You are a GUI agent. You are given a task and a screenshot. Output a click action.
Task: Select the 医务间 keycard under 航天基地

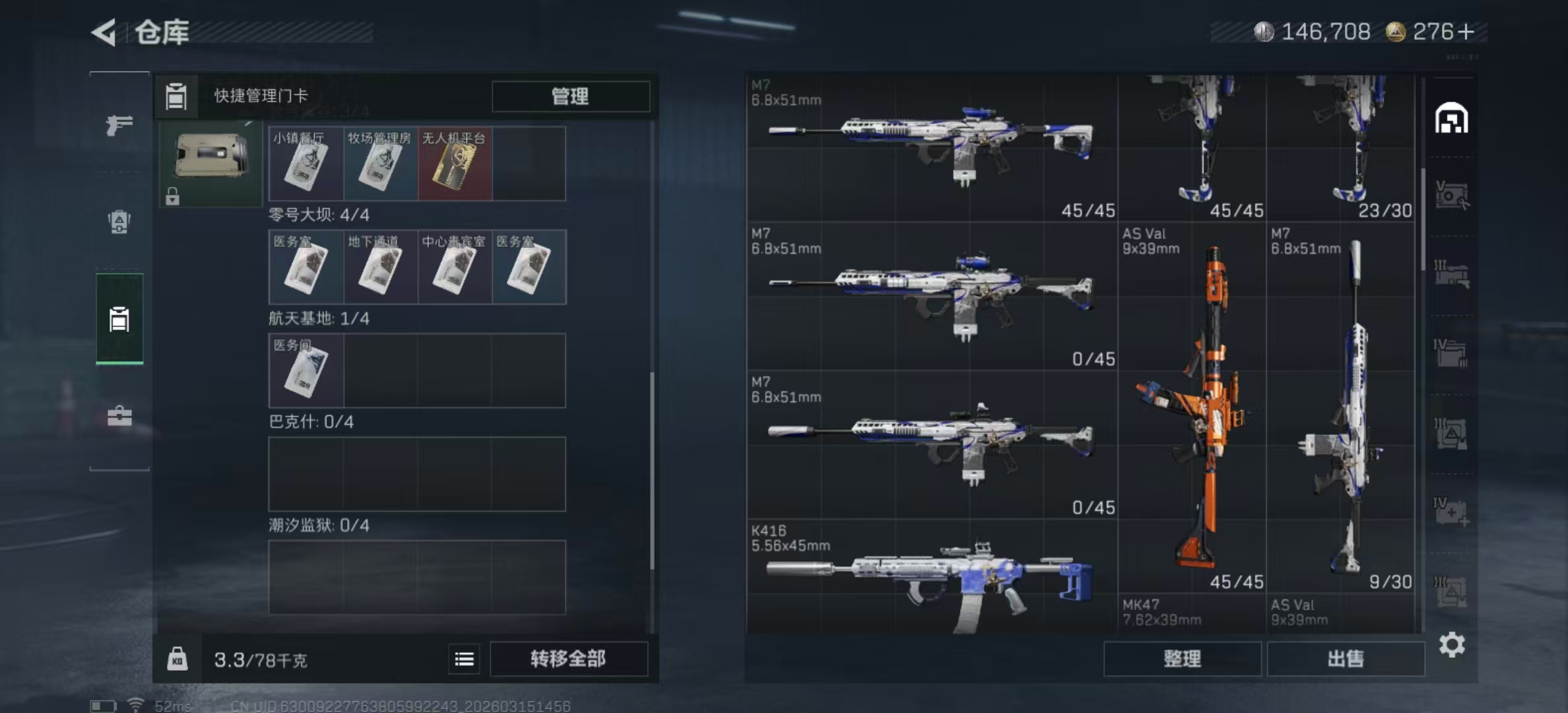pyautogui.click(x=306, y=370)
